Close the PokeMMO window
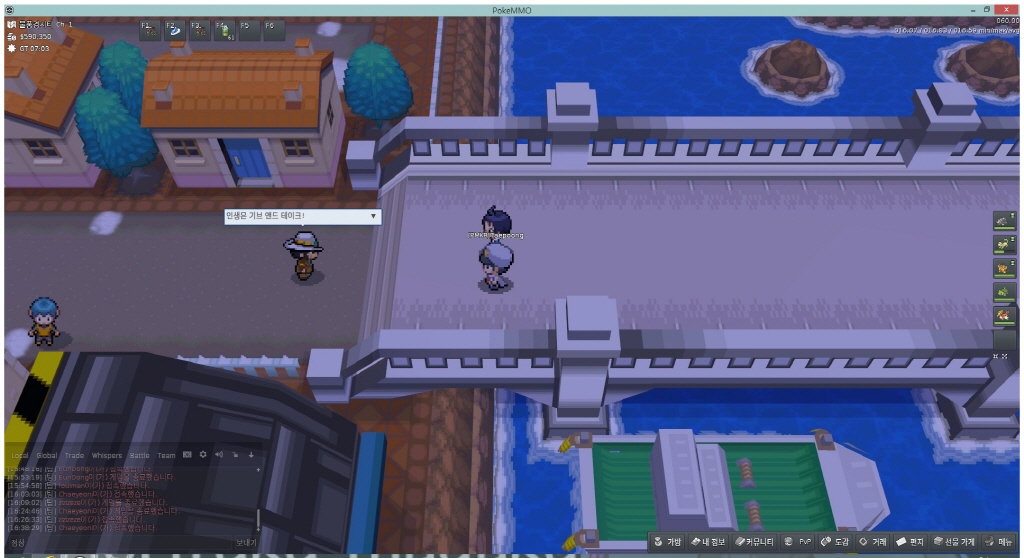 pos(1011,8)
